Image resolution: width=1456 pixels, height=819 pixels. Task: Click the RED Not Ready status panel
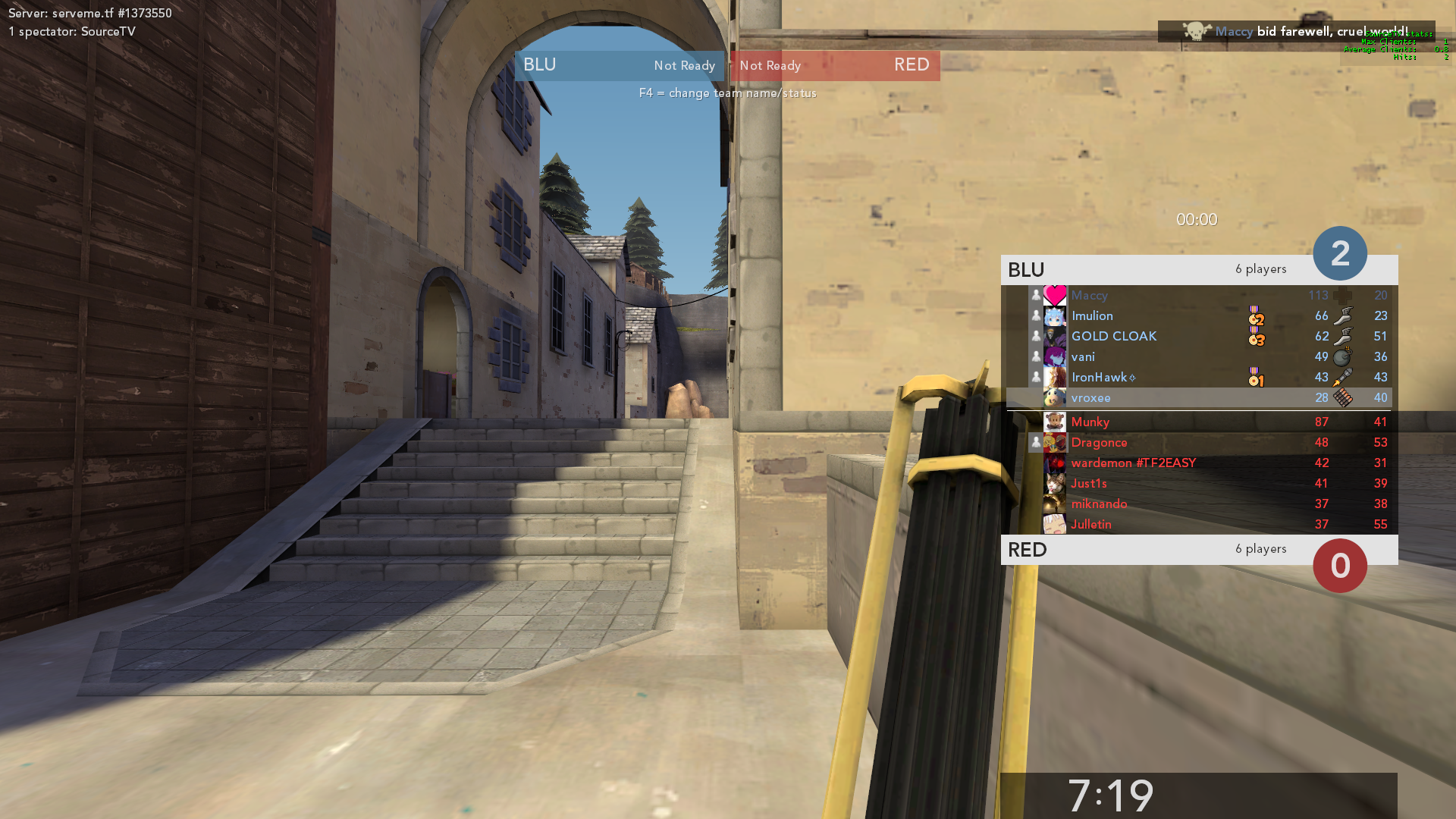click(x=835, y=66)
